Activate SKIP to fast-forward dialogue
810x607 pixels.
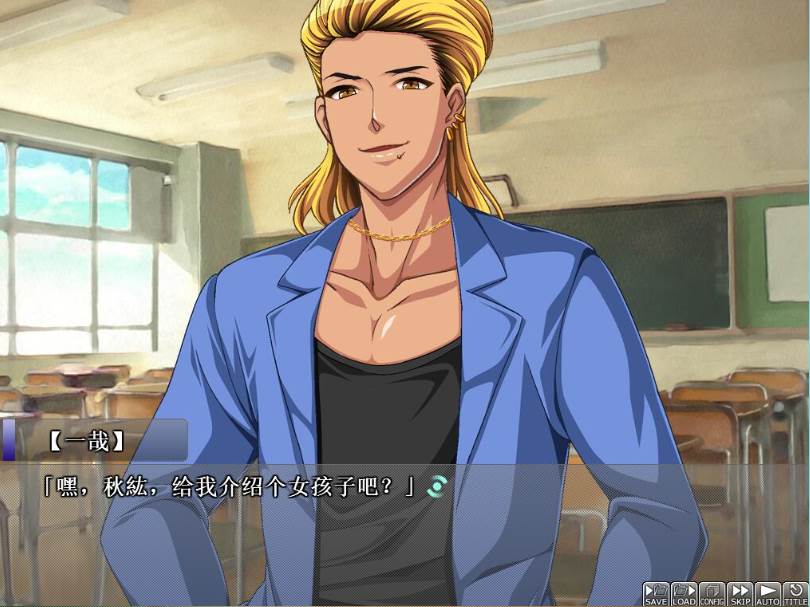point(740,594)
